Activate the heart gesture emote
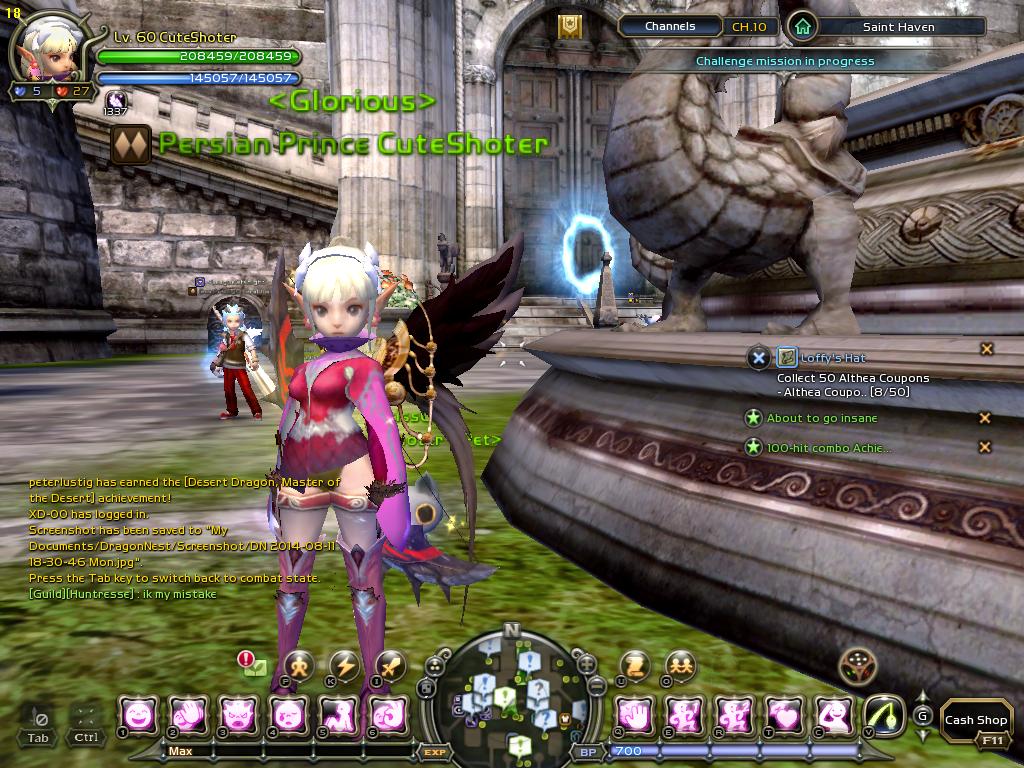 point(785,715)
